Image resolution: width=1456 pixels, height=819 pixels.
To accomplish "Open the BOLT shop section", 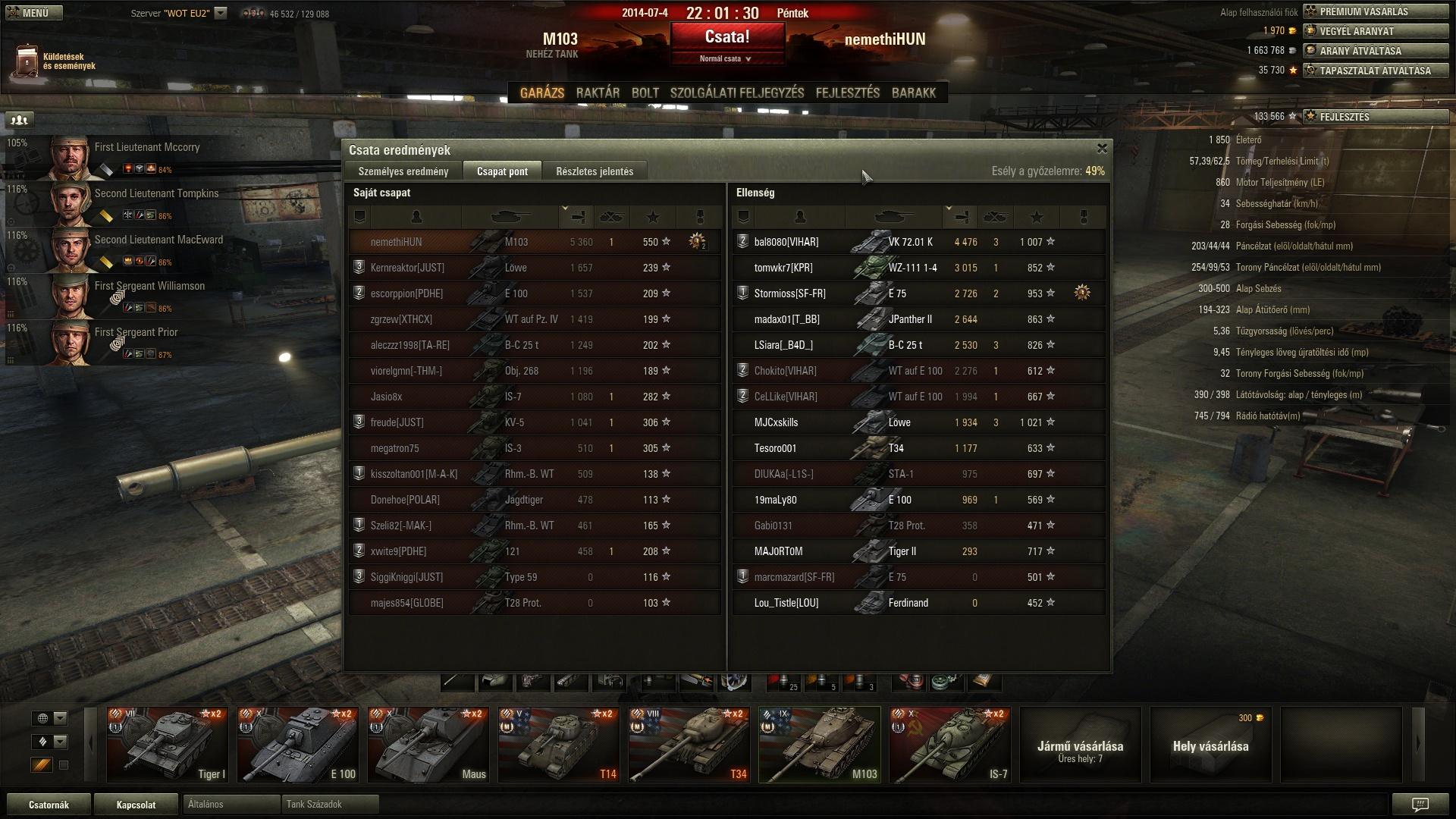I will tap(645, 93).
